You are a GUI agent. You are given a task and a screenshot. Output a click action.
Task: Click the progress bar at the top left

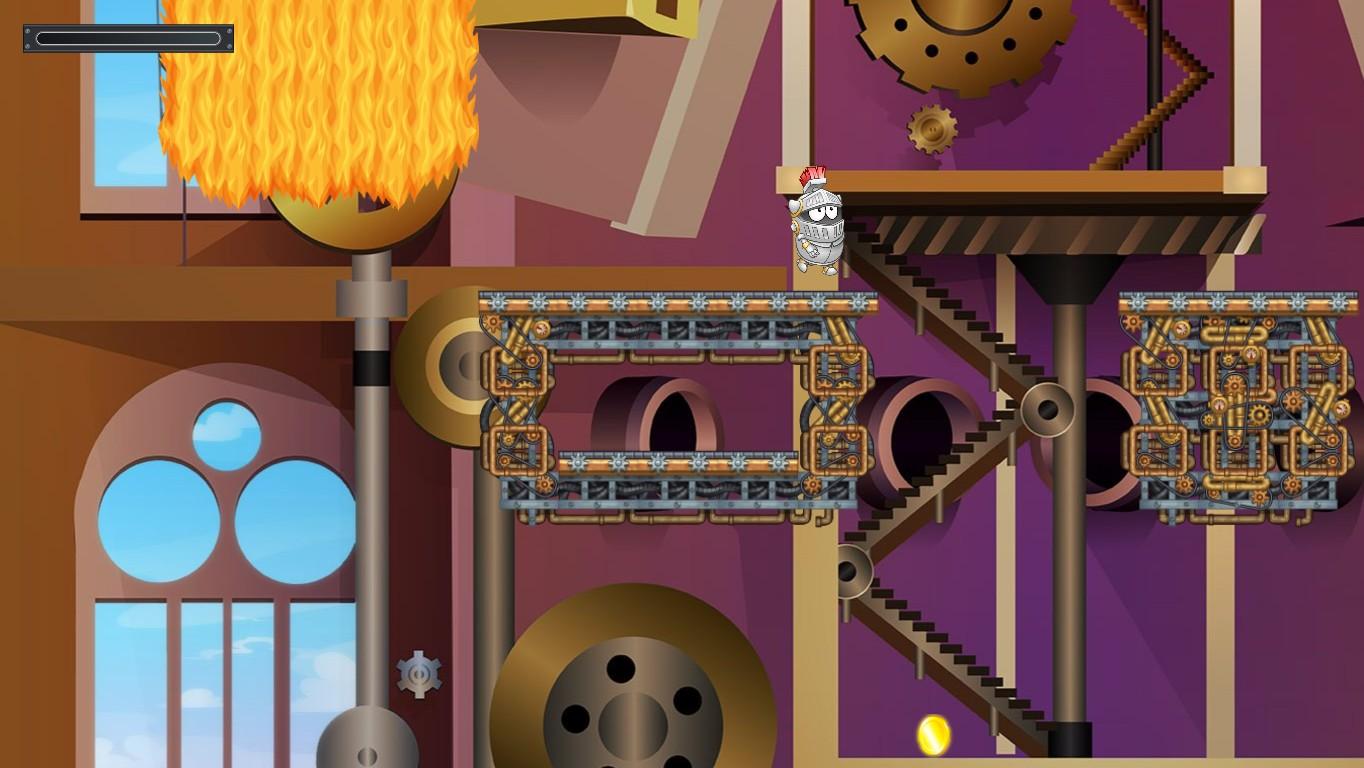tap(127, 38)
